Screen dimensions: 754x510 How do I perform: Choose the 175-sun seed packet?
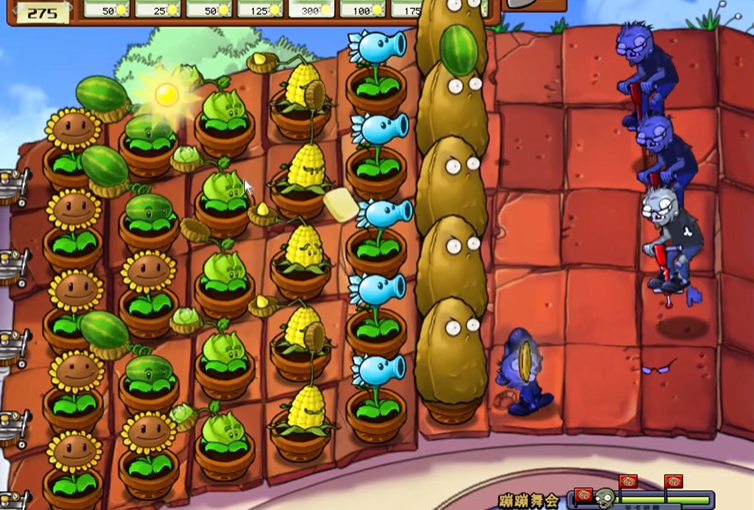pyautogui.click(x=403, y=9)
